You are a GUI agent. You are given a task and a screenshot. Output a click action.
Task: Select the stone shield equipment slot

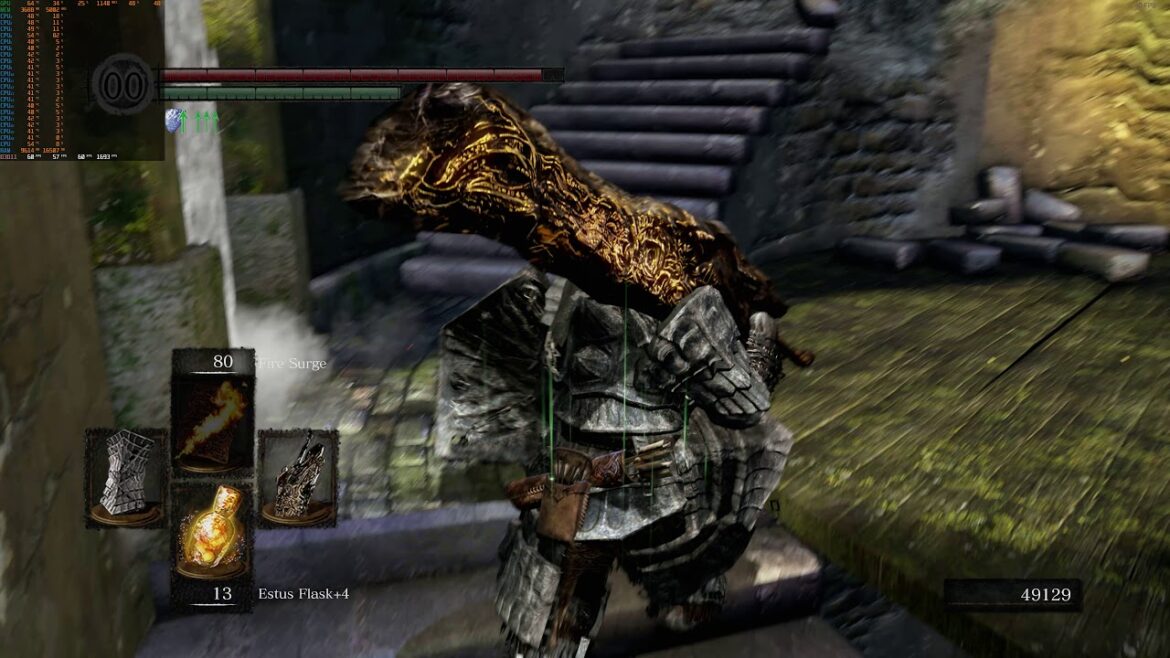(126, 476)
